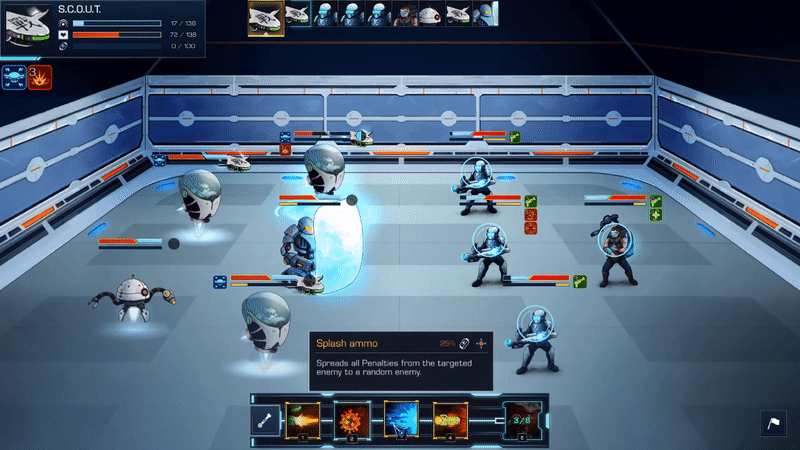Choose the blue ice blast ability

coord(401,418)
